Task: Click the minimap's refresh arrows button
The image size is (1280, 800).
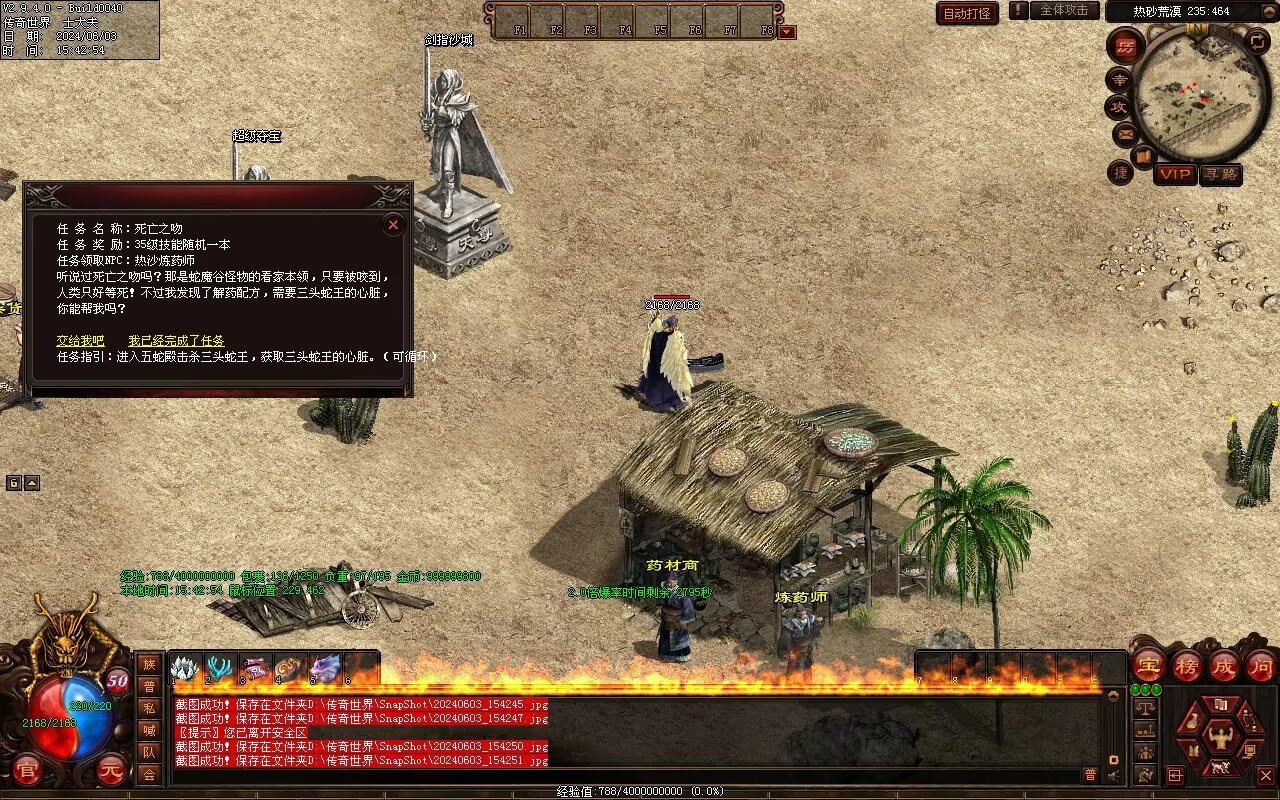Action: pos(1258,41)
